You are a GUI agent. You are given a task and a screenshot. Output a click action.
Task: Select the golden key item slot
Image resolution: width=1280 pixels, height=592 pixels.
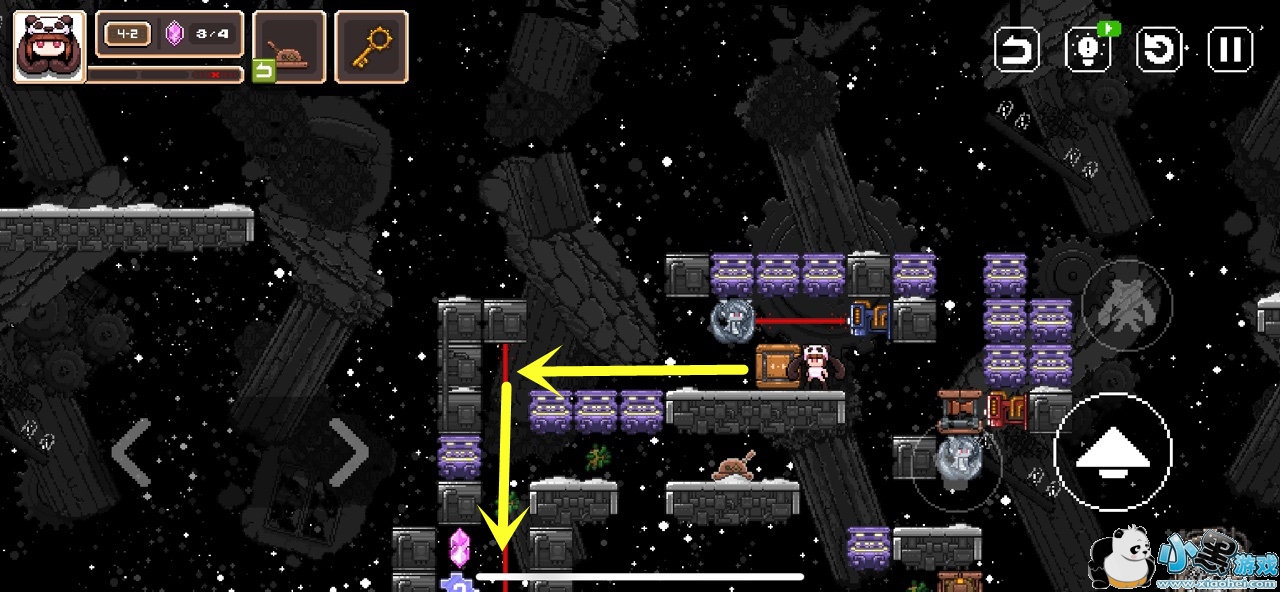tap(371, 46)
